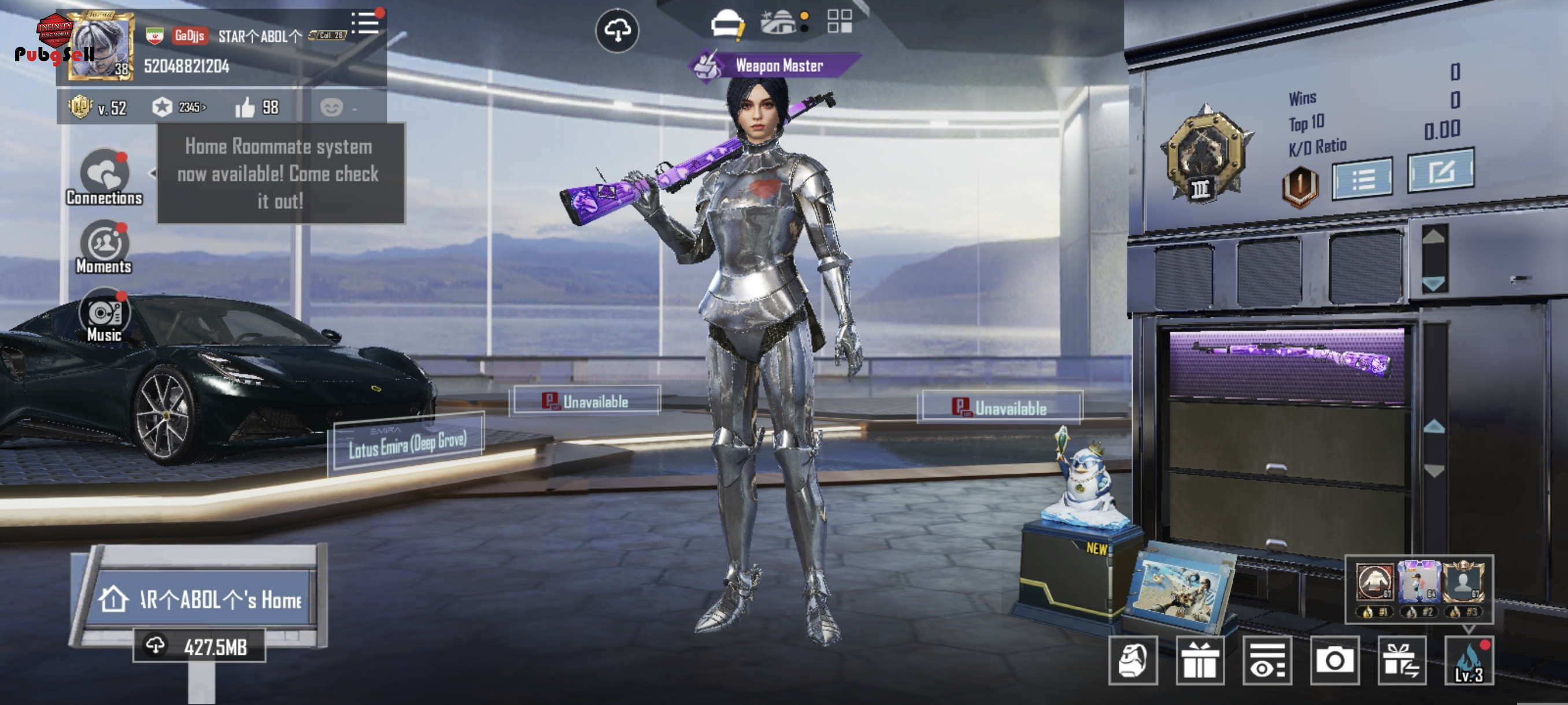Open the four-square grid menu
Image resolution: width=1568 pixels, height=705 pixels.
coord(840,21)
